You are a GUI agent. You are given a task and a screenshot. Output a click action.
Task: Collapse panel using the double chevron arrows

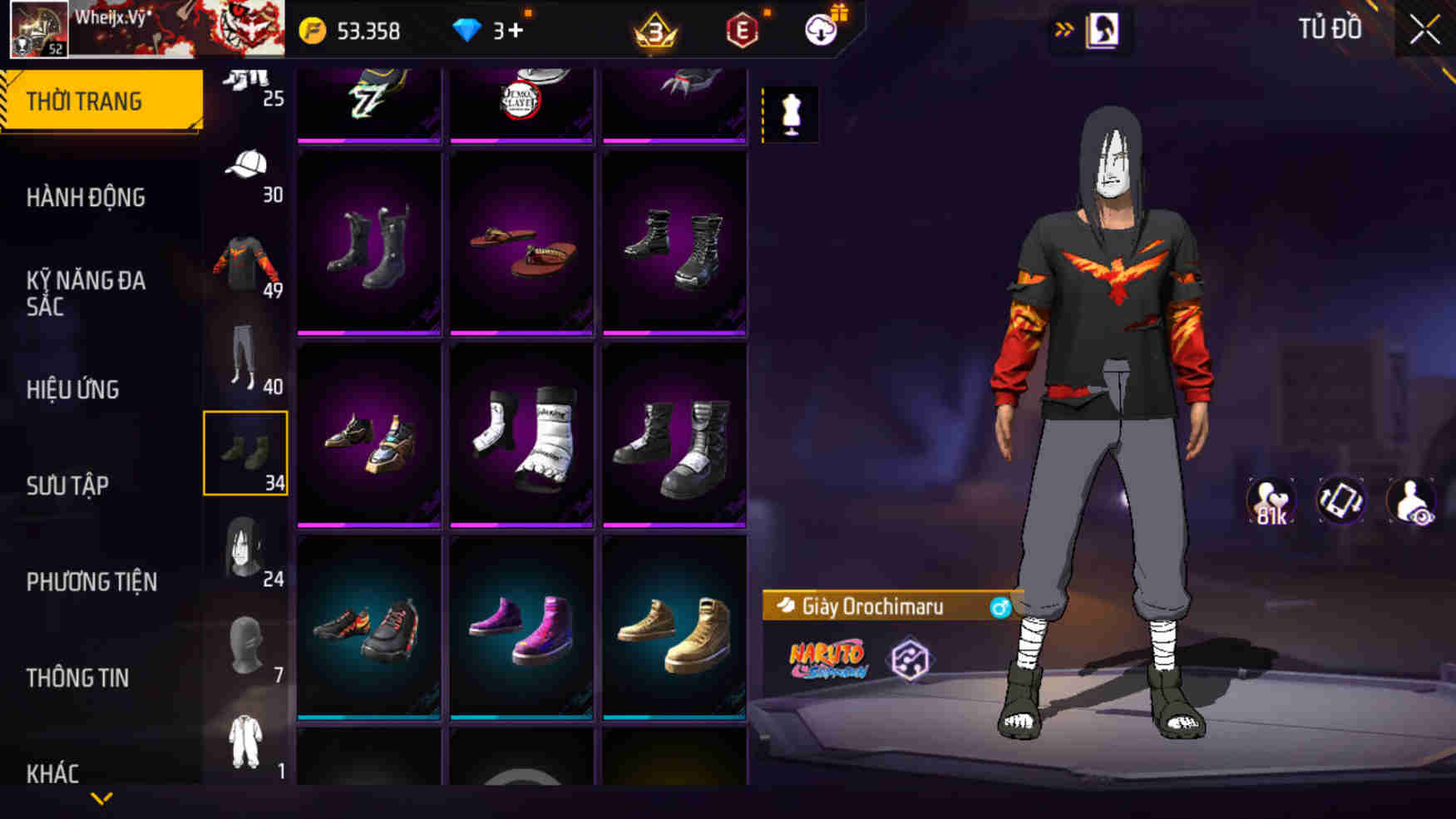(x=1064, y=26)
